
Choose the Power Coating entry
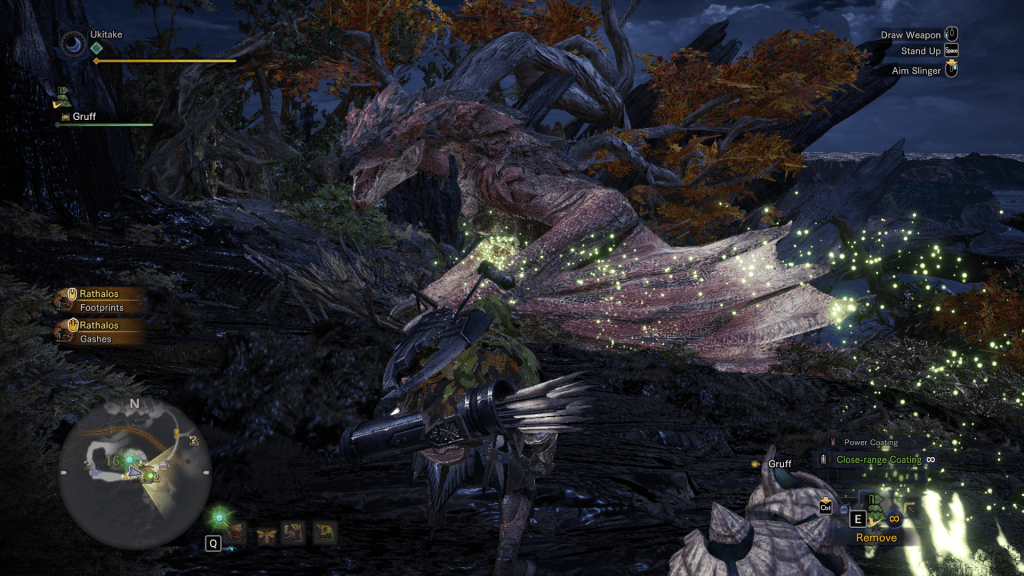[870, 442]
